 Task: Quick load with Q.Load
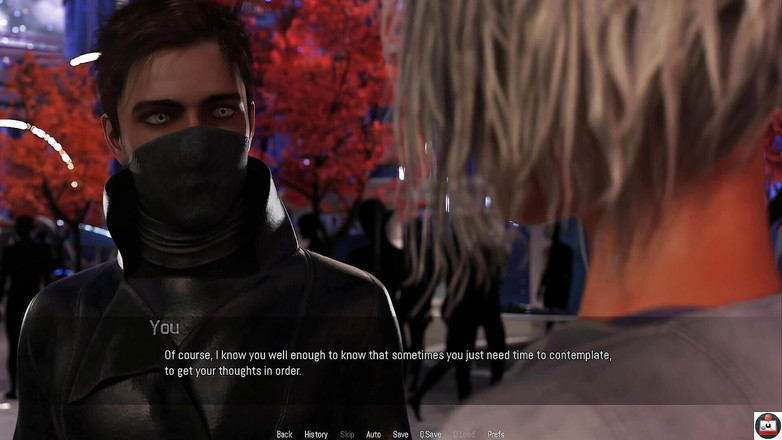pos(464,434)
